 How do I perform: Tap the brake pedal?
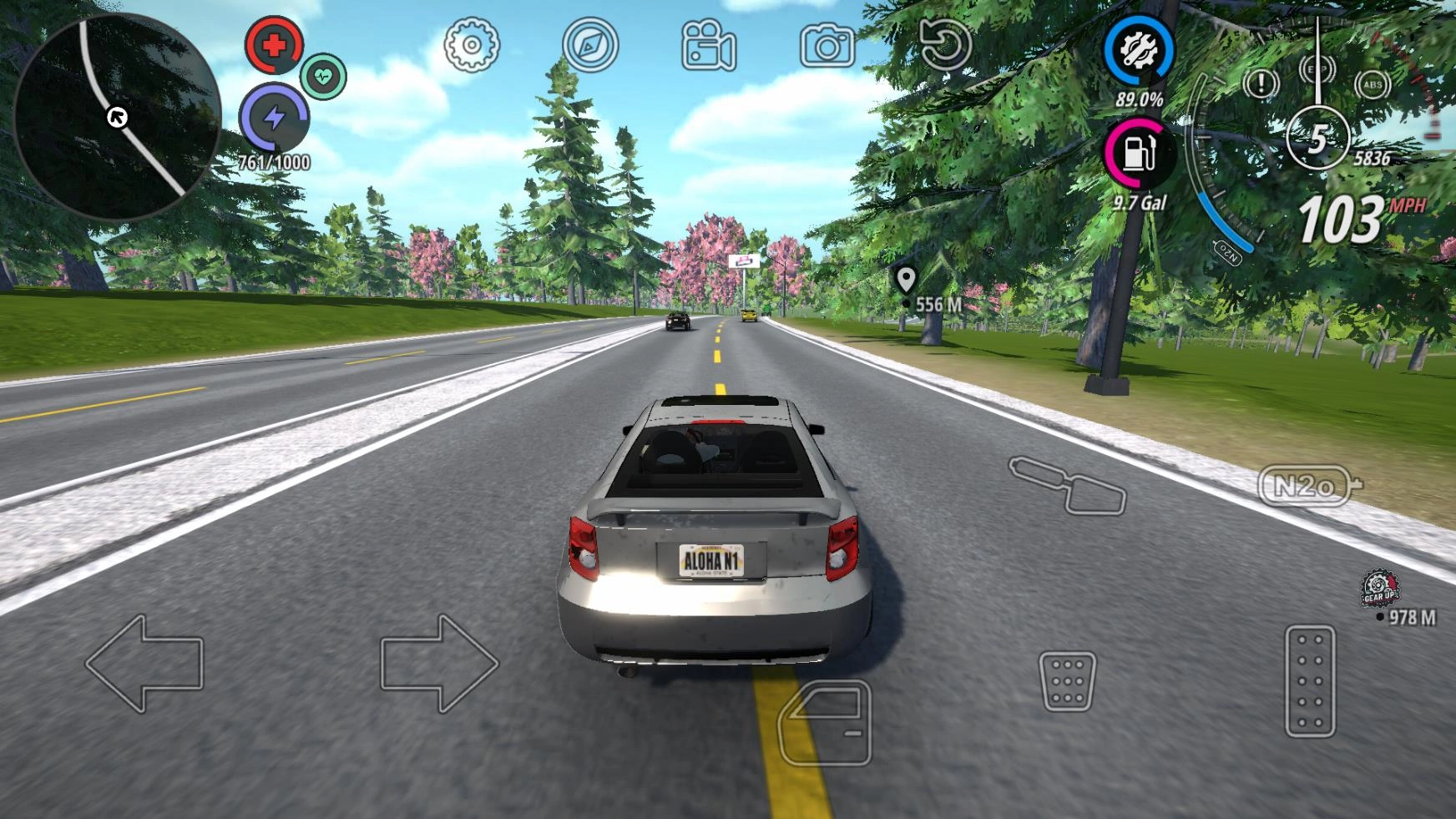(1068, 681)
